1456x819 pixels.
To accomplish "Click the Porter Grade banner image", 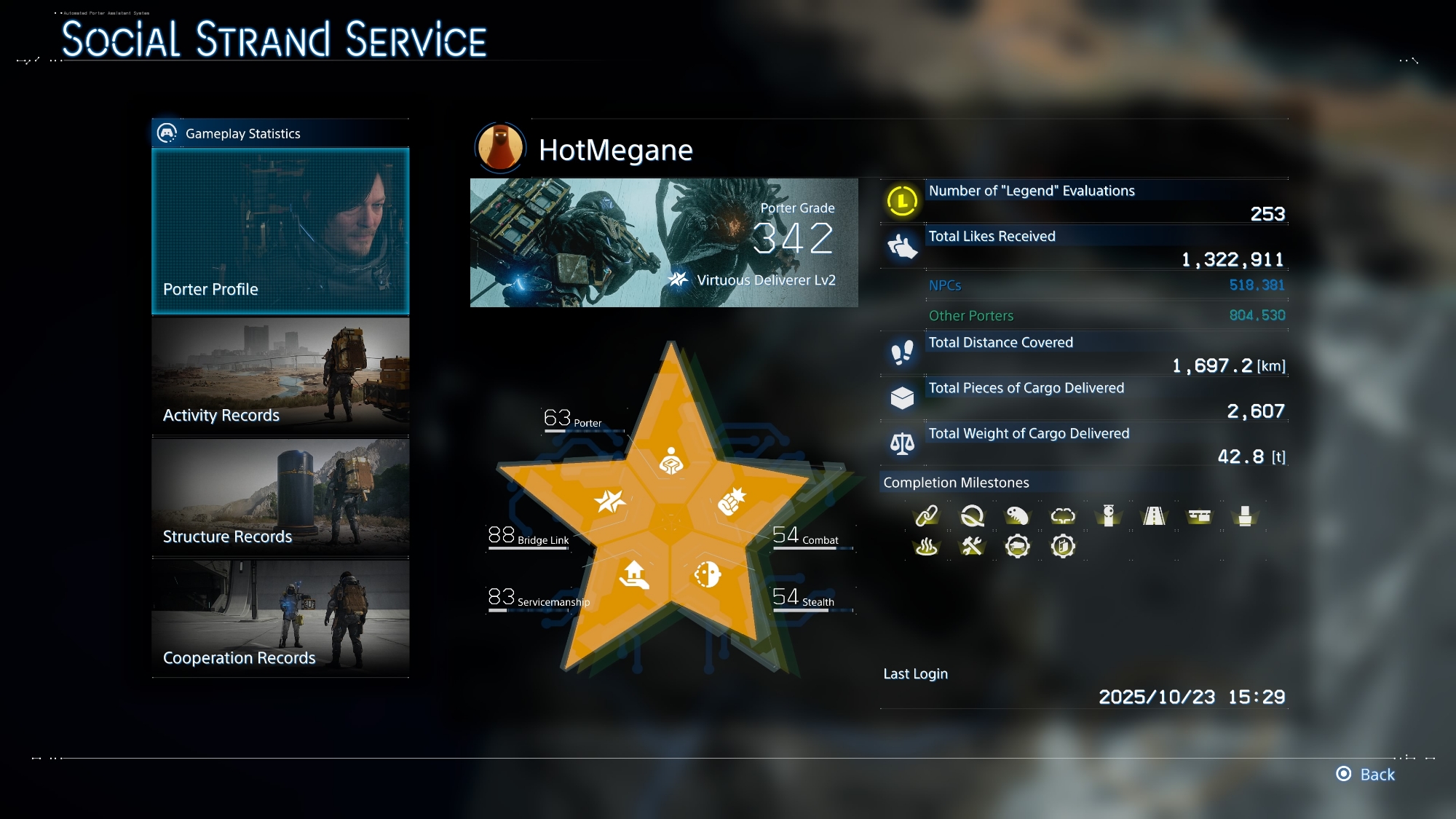I will [664, 242].
